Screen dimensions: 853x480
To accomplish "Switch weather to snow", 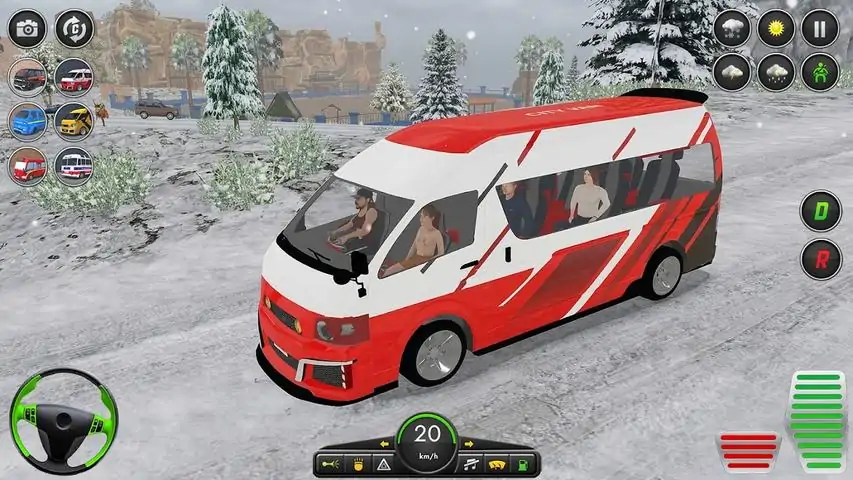I will 731,28.
